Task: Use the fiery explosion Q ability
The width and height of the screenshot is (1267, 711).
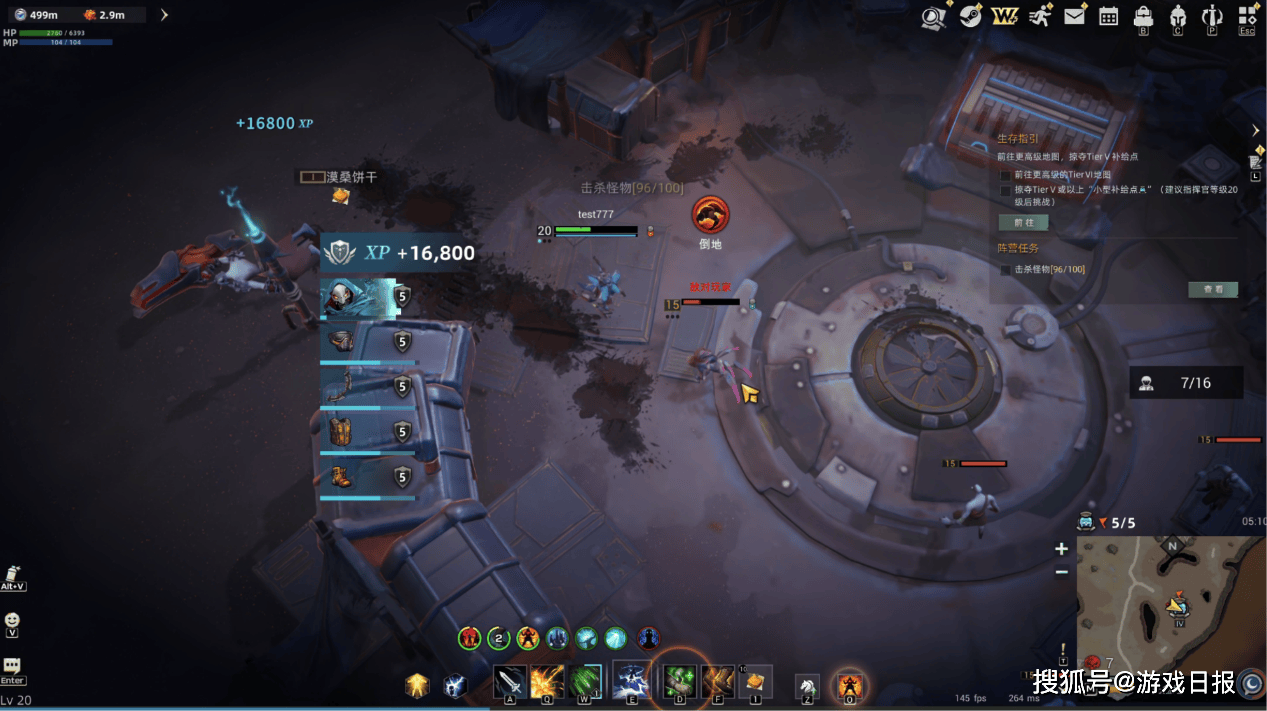Action: pyautogui.click(x=547, y=682)
